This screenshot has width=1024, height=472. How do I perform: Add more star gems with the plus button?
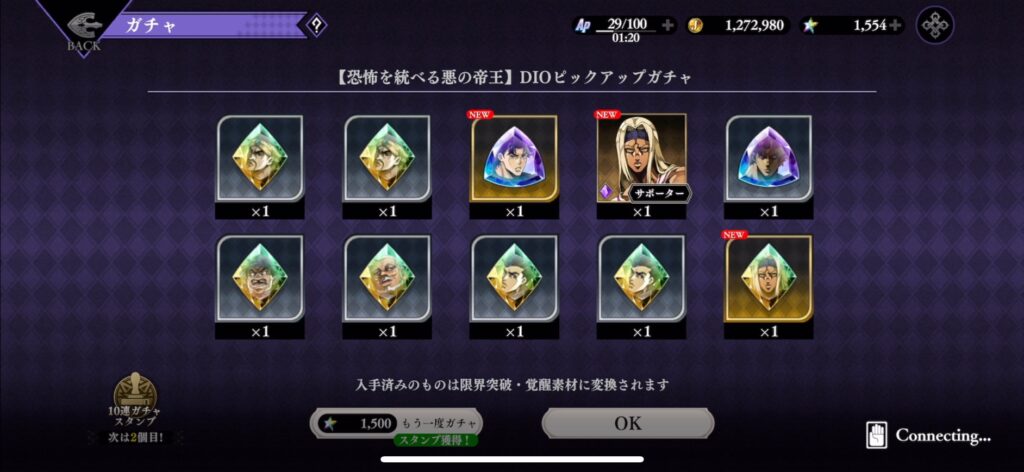(x=895, y=25)
